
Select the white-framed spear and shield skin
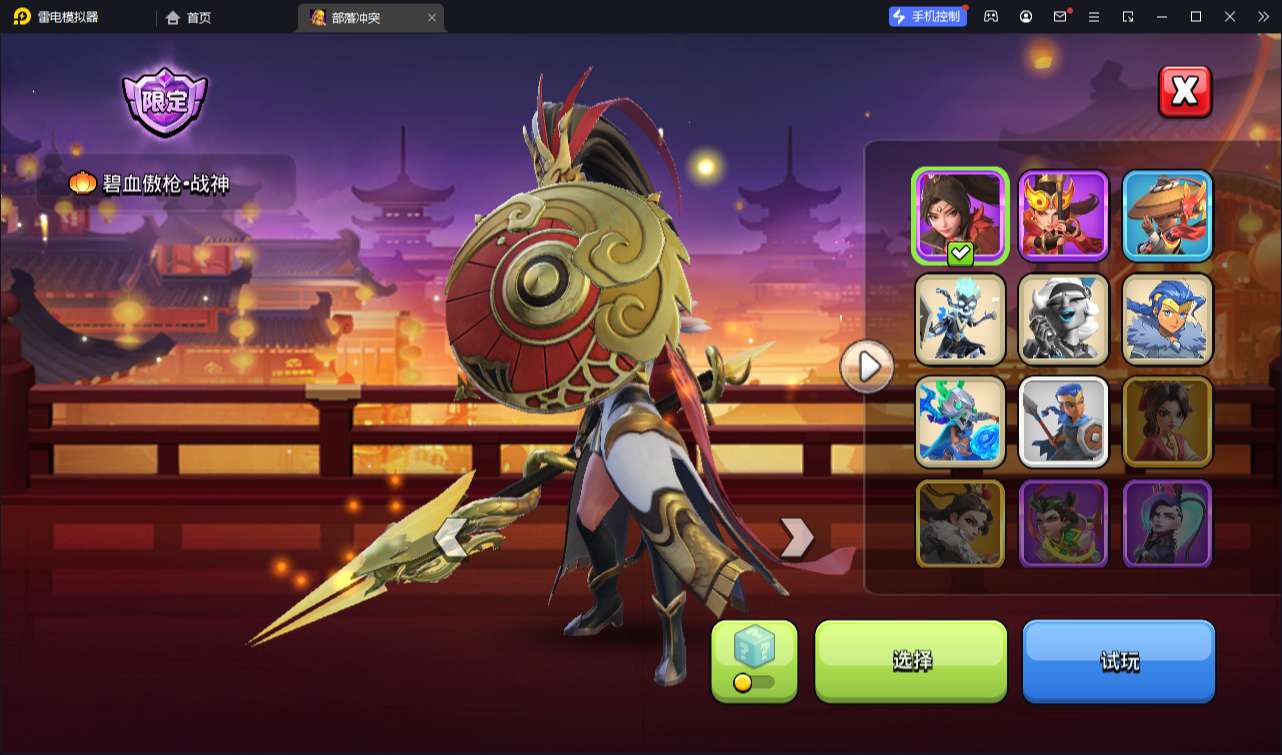[x=1063, y=421]
